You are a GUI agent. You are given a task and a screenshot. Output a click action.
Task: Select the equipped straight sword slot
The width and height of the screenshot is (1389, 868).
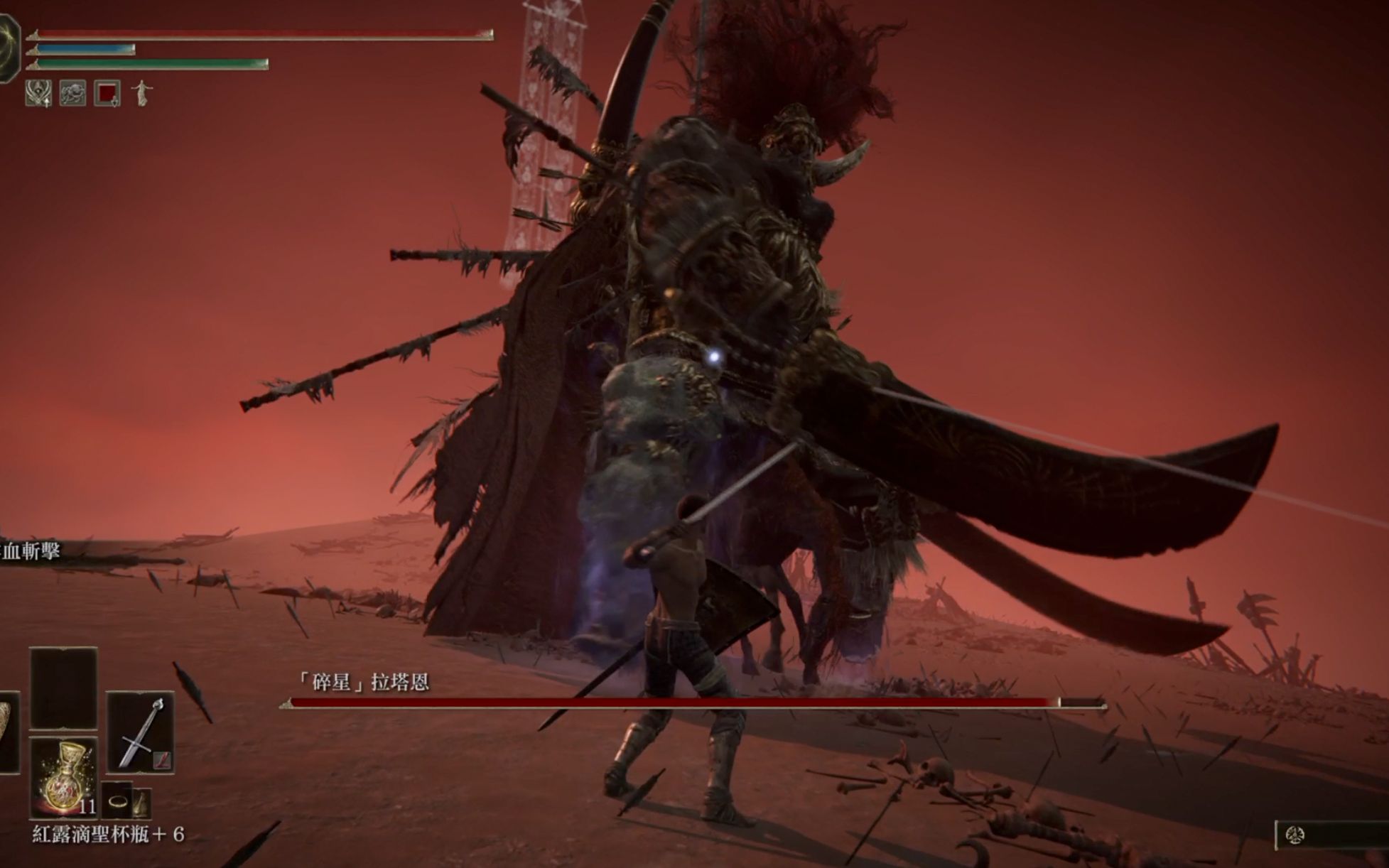click(141, 732)
